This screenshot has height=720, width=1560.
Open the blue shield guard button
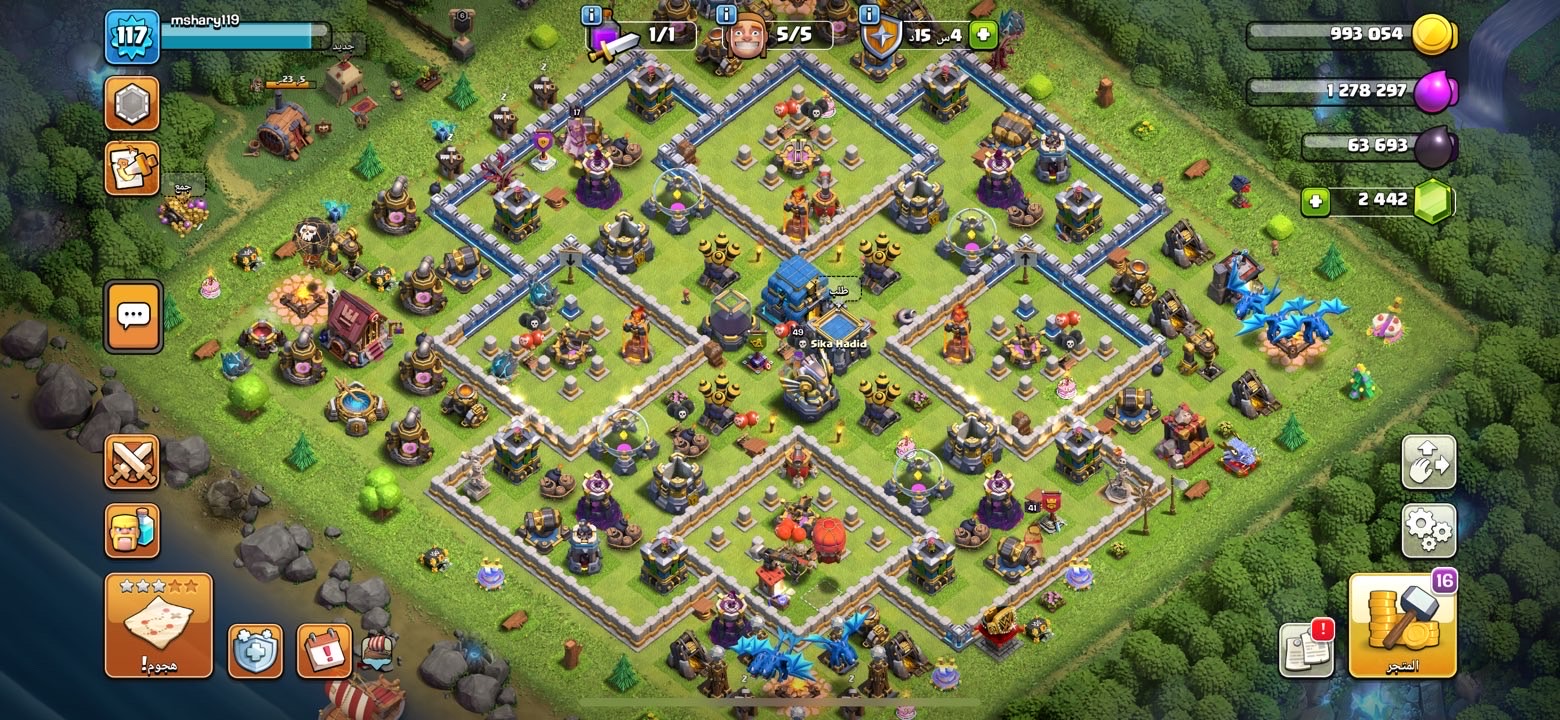coord(255,651)
